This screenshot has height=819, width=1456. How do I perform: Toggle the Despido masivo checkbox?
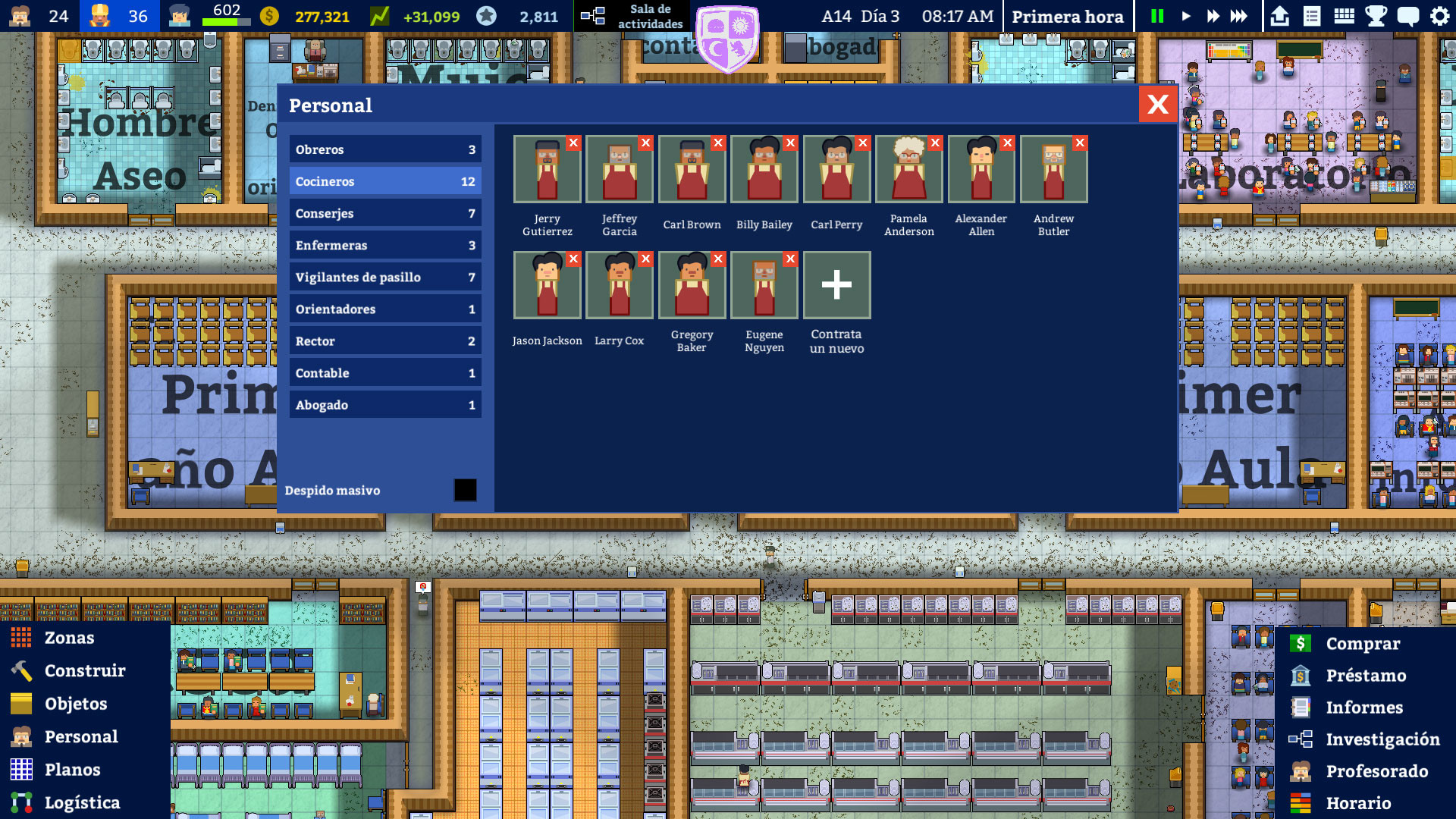point(465,491)
